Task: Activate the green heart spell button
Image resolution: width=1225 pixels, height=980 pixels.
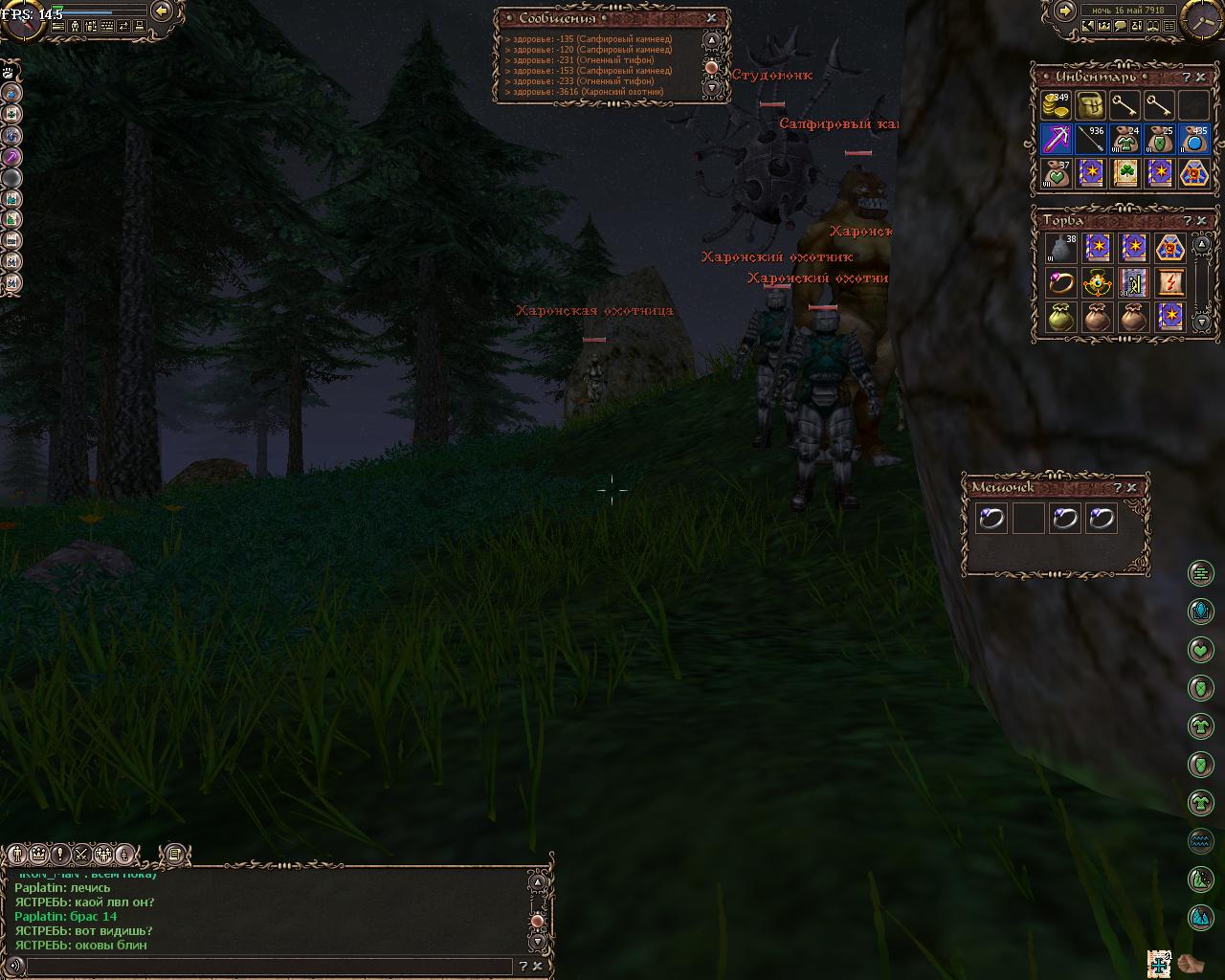Action: (1201, 650)
